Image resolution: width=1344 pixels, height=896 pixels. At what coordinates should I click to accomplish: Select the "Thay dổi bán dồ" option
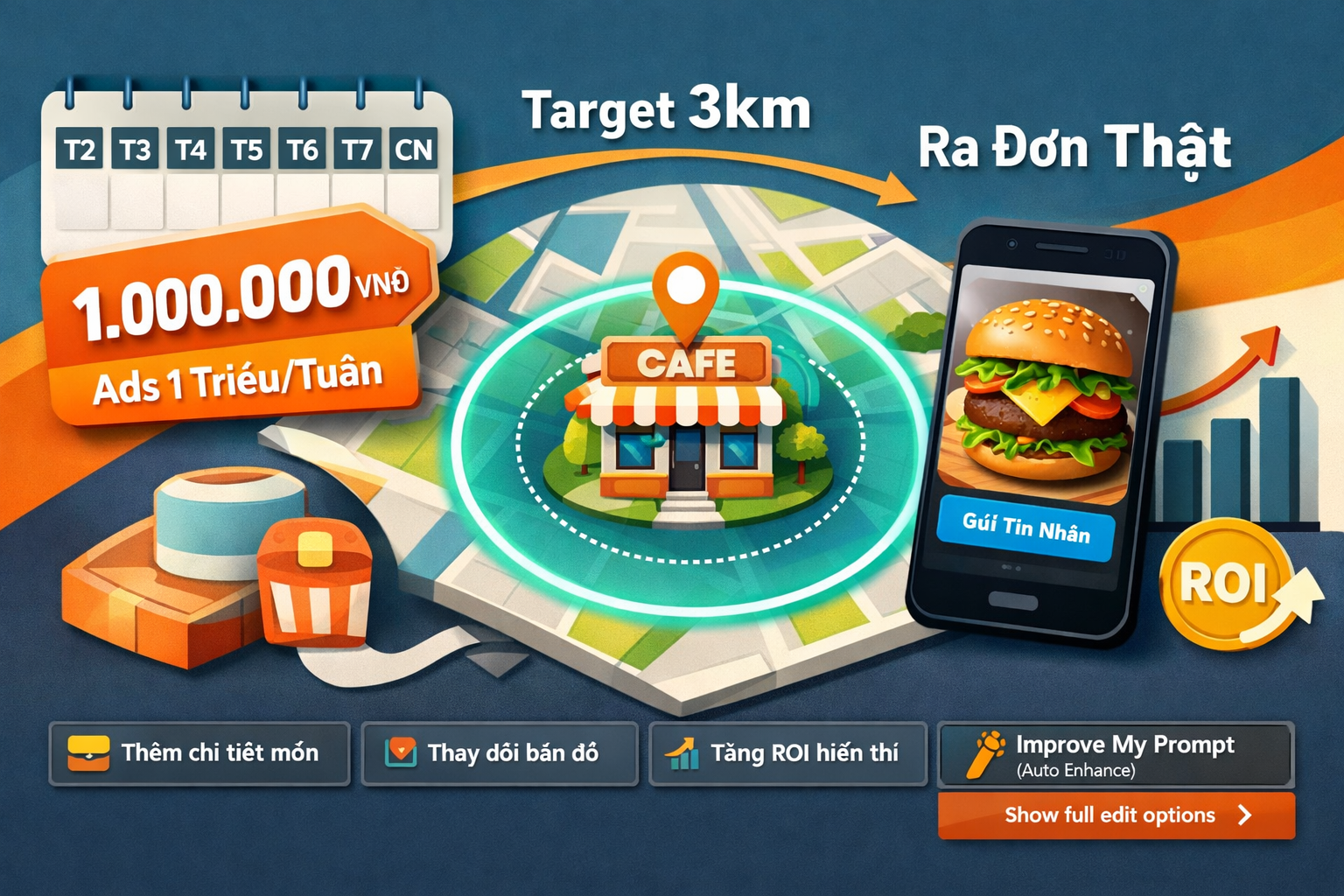click(500, 753)
